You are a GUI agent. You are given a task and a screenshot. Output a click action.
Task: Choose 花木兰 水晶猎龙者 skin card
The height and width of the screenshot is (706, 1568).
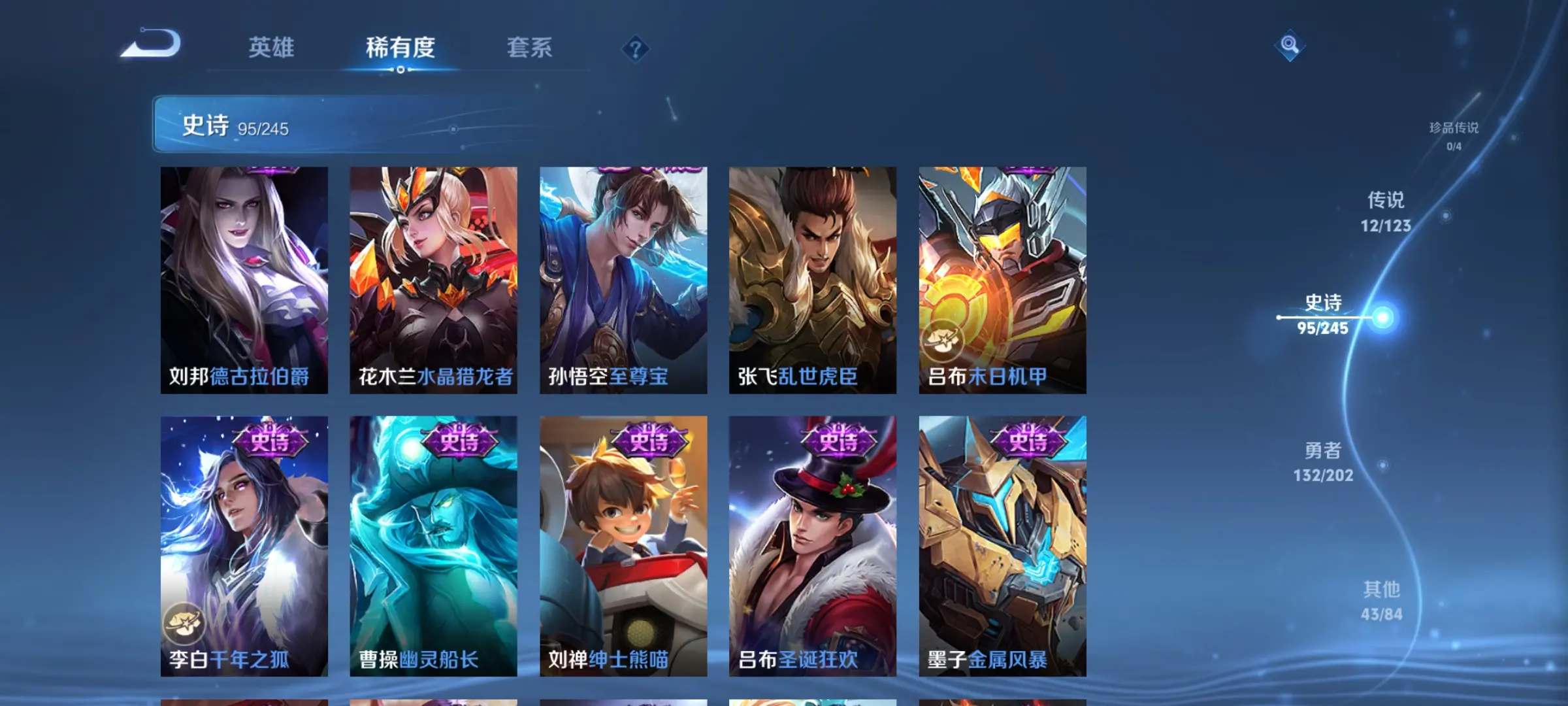(433, 280)
